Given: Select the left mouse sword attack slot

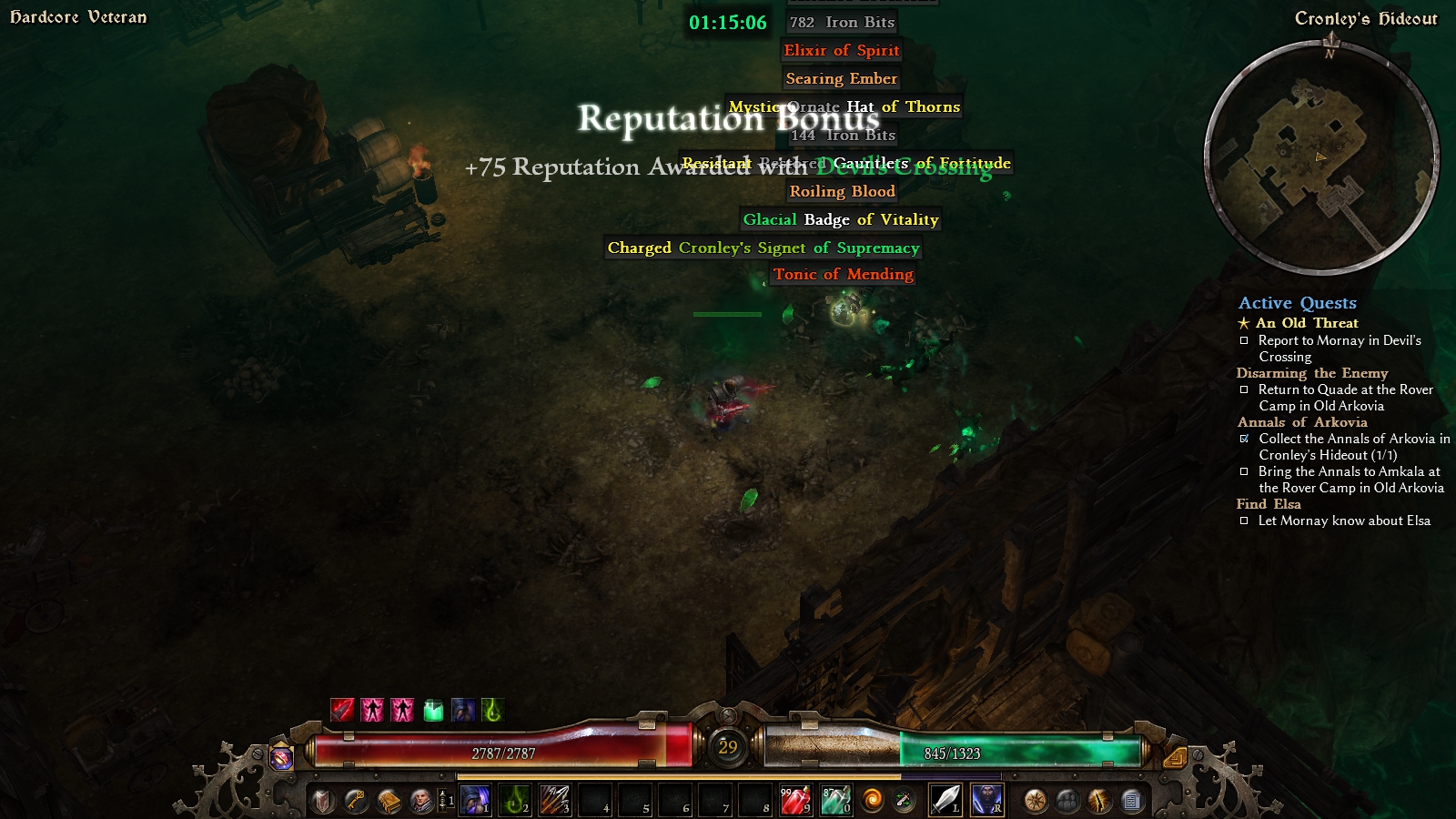Looking at the screenshot, I should coord(945,800).
